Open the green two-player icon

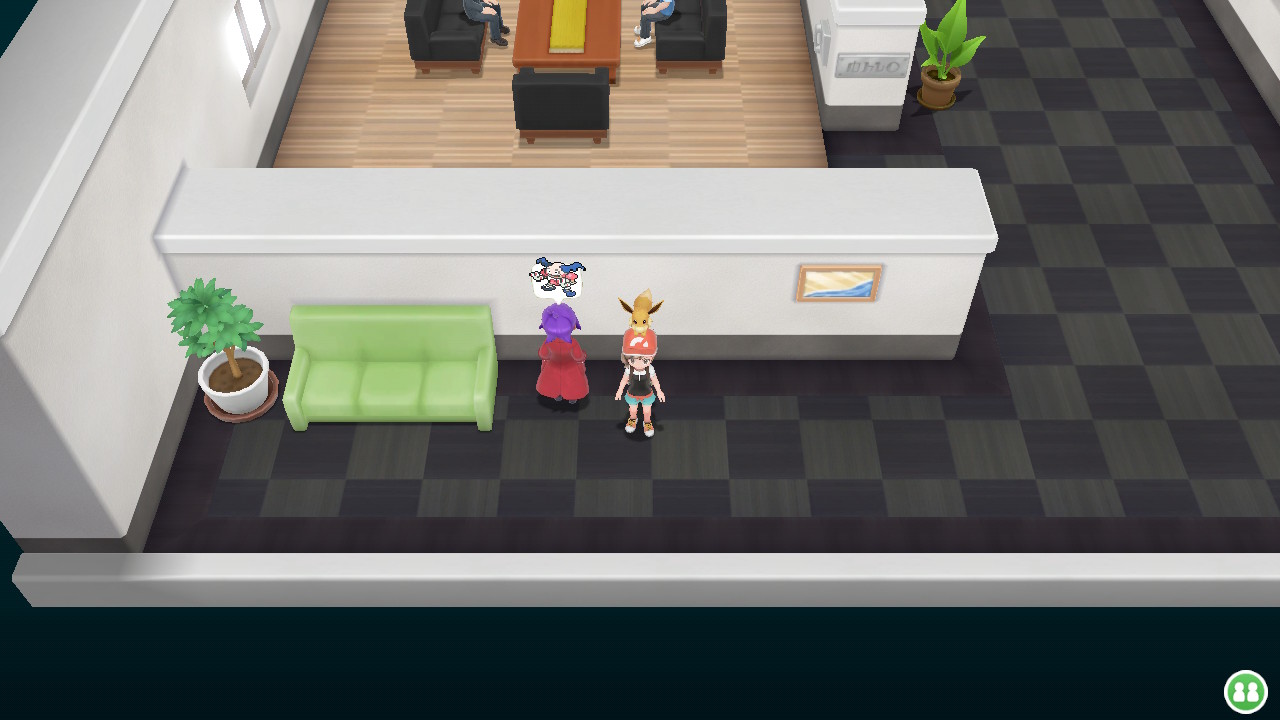tap(1245, 691)
